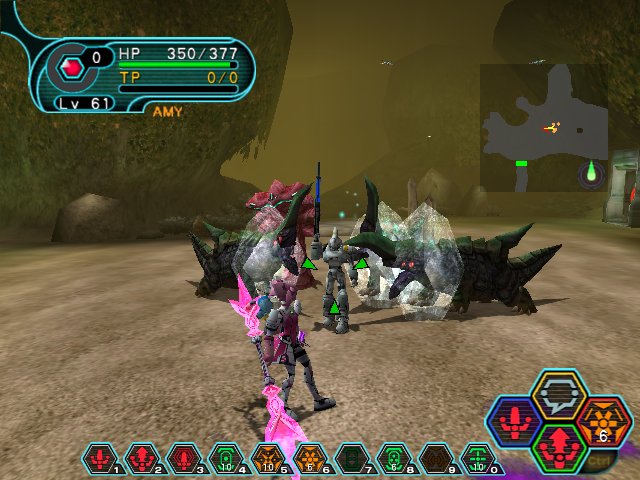Open chat via the speech bubble hexagon

tap(558, 393)
